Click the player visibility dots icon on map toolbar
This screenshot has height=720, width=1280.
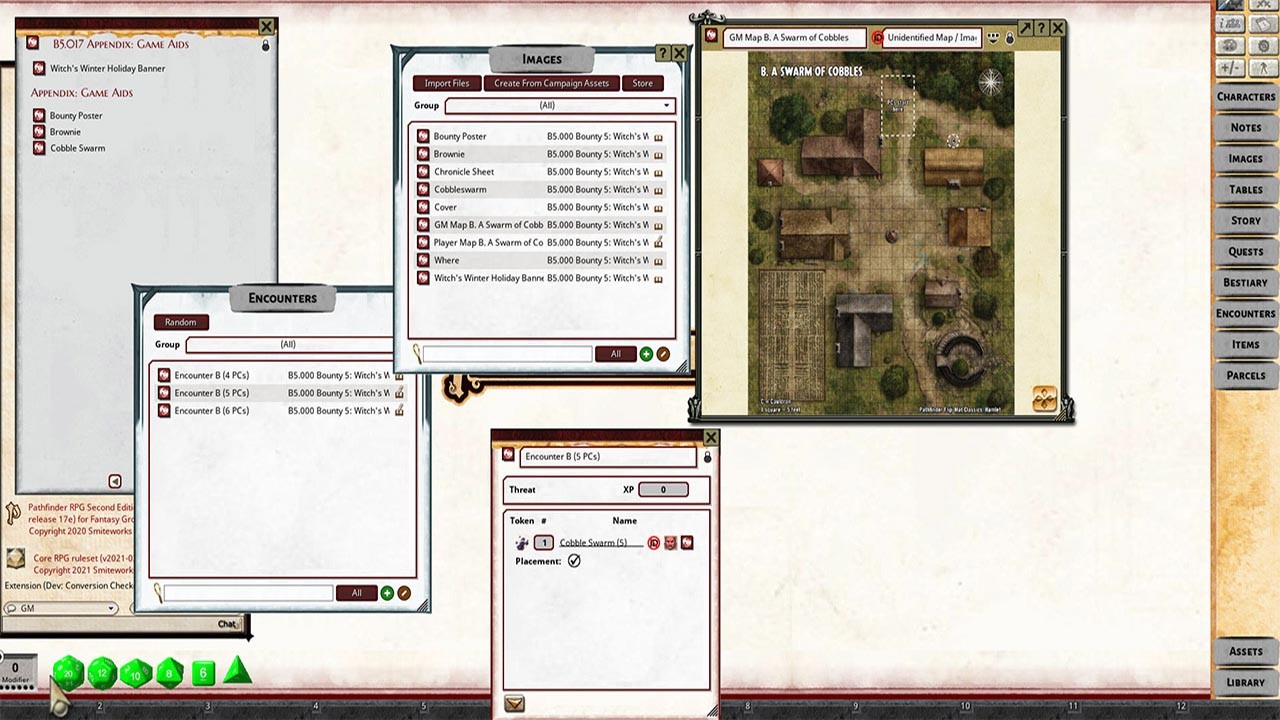click(993, 36)
